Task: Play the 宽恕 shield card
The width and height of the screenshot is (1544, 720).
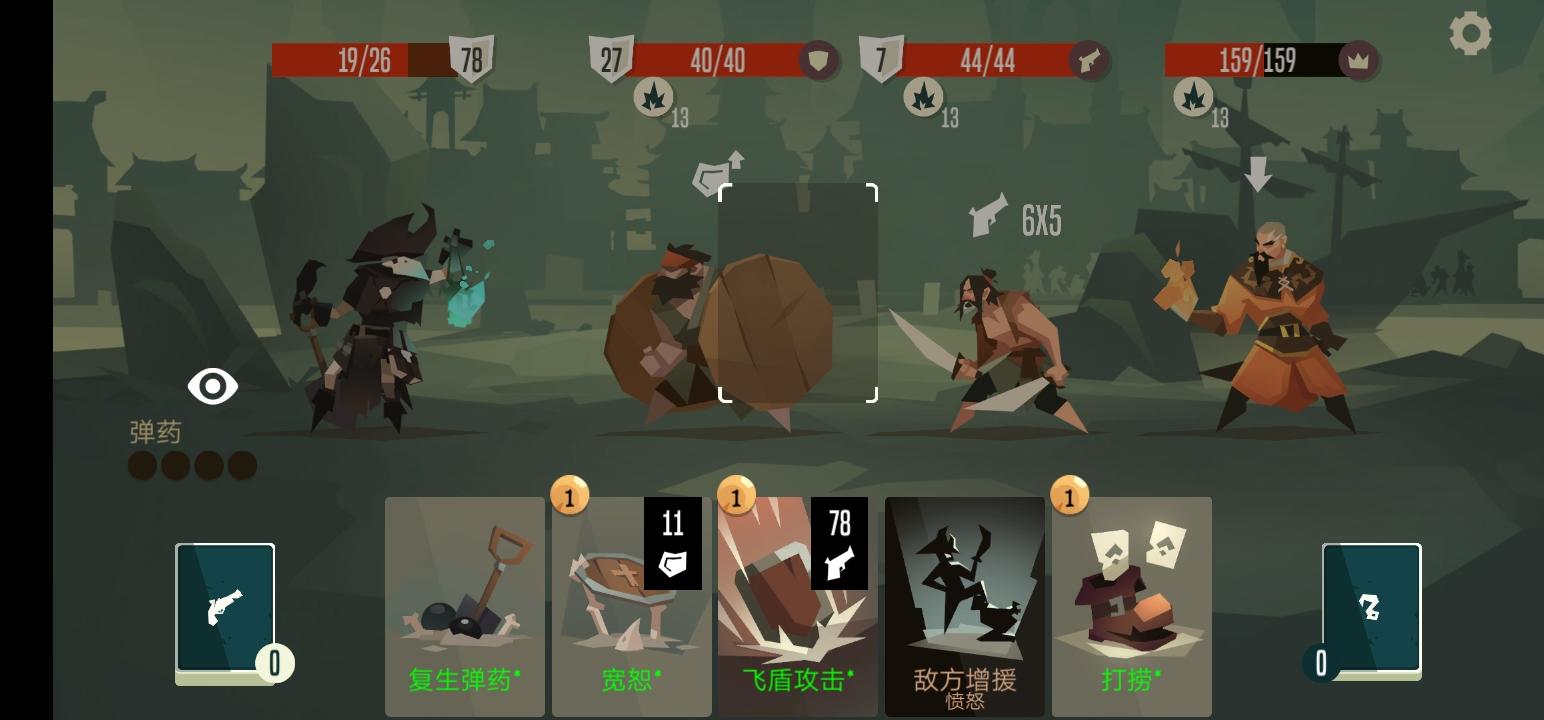Action: click(631, 605)
